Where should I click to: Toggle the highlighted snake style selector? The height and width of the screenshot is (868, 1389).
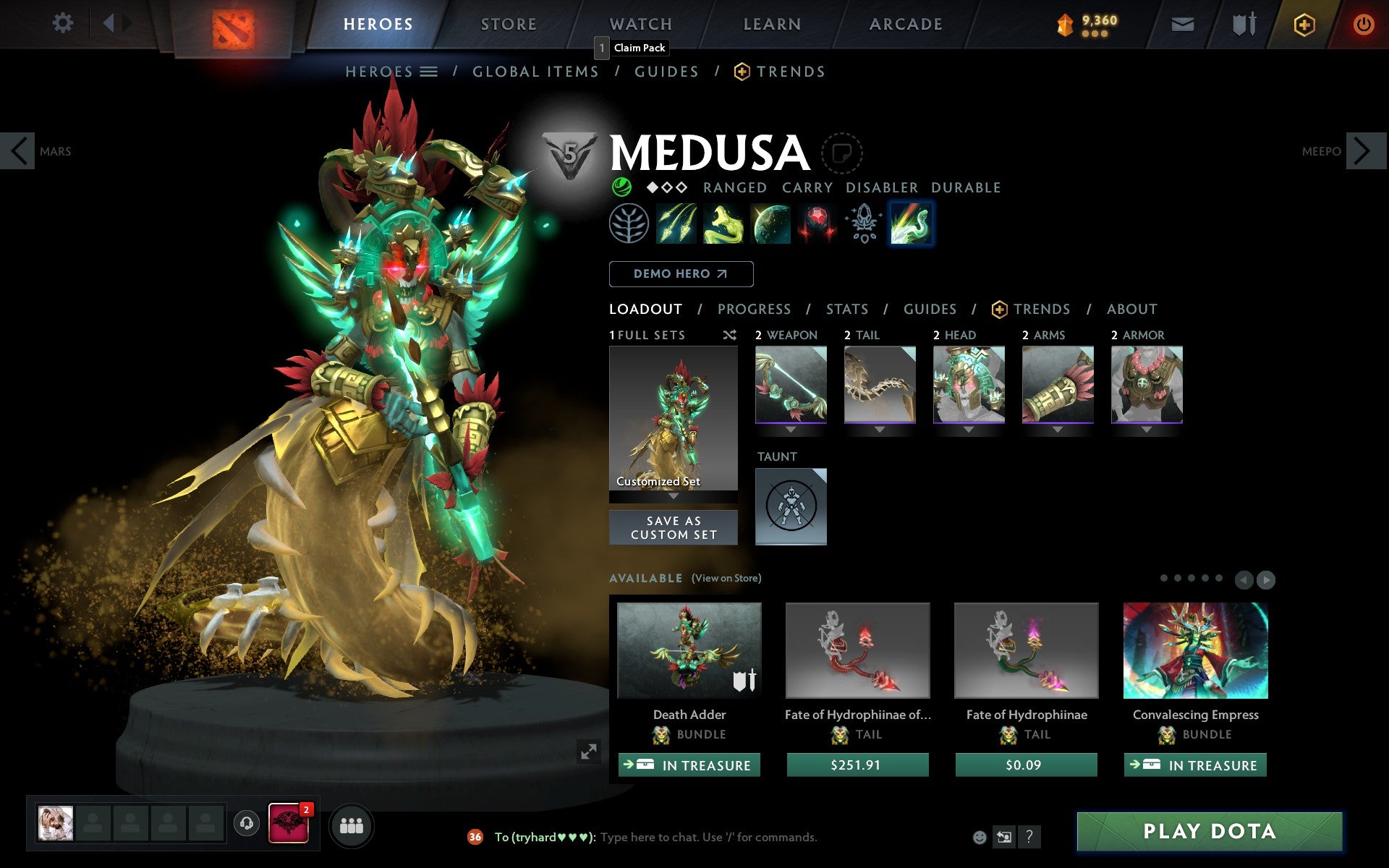[911, 223]
